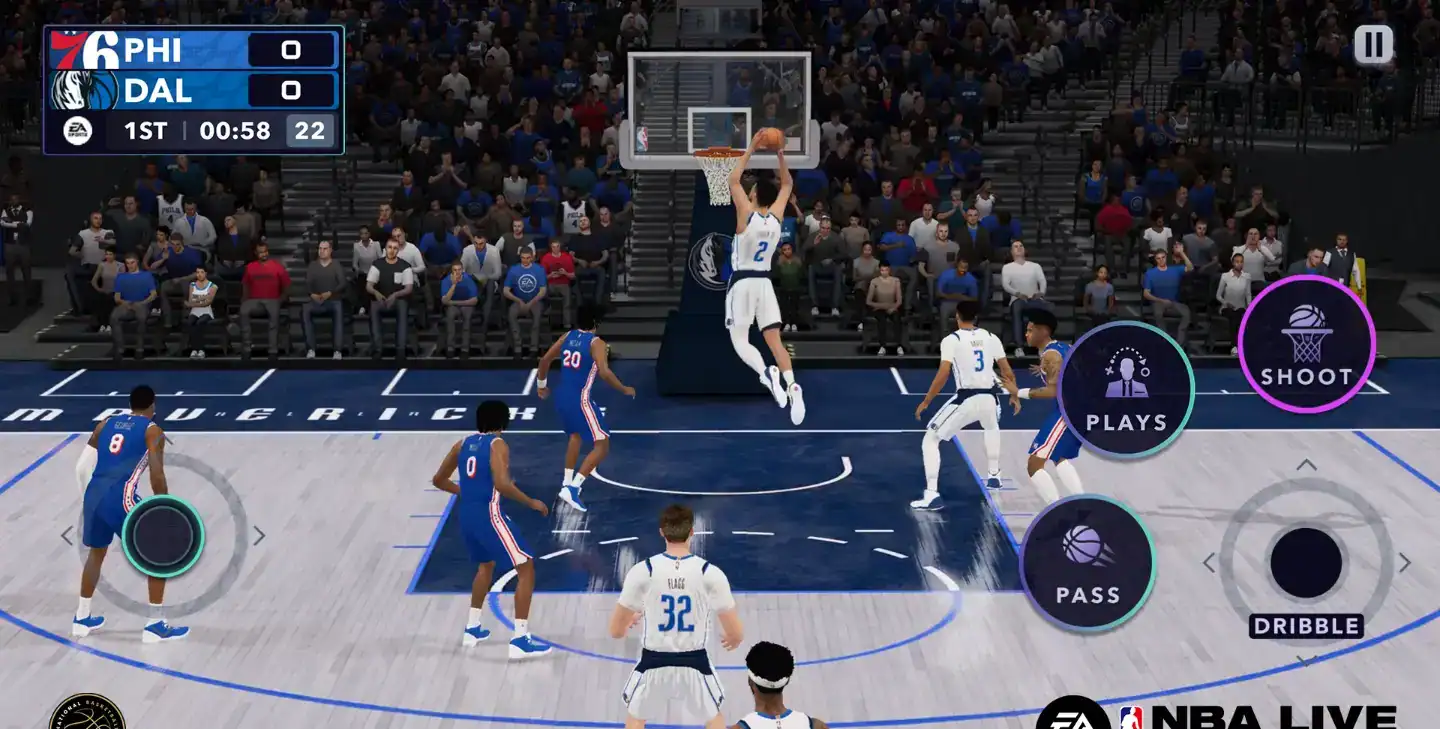Pause the game with the pause button

(1373, 45)
